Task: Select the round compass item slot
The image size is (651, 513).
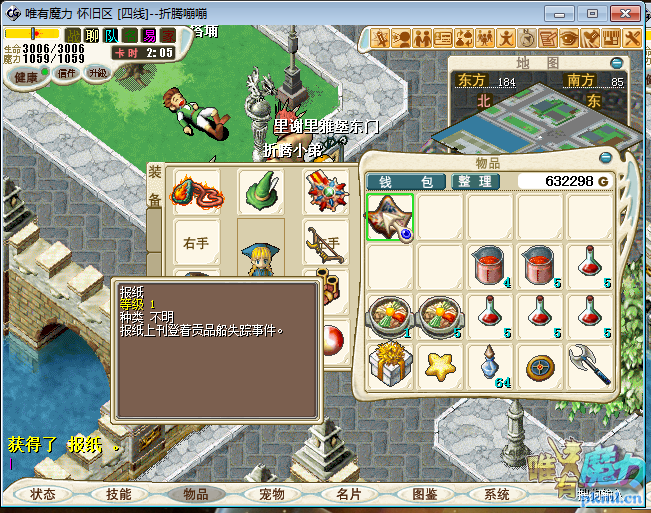Action: click(541, 365)
